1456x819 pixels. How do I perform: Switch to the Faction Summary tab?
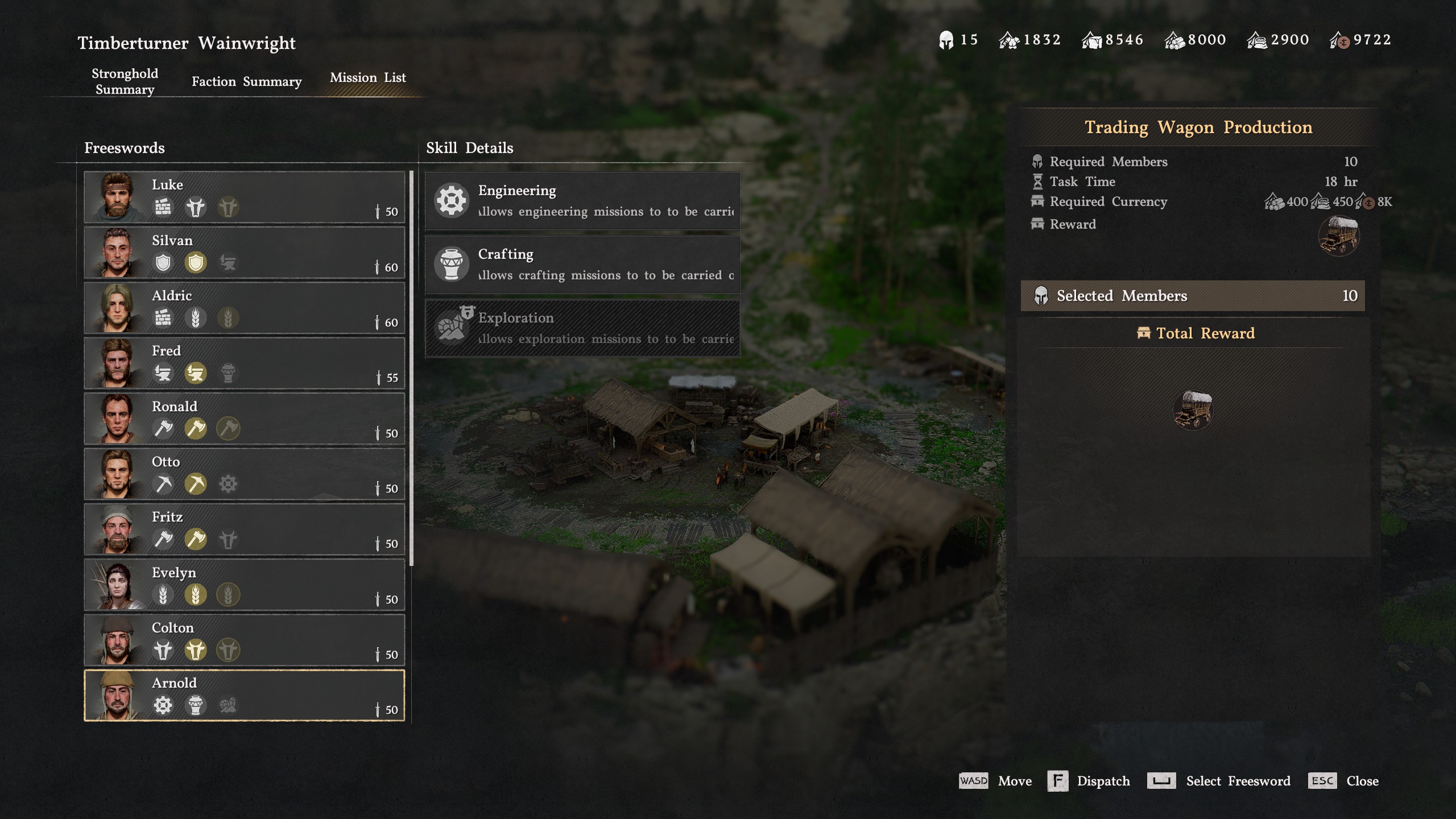pos(246,81)
